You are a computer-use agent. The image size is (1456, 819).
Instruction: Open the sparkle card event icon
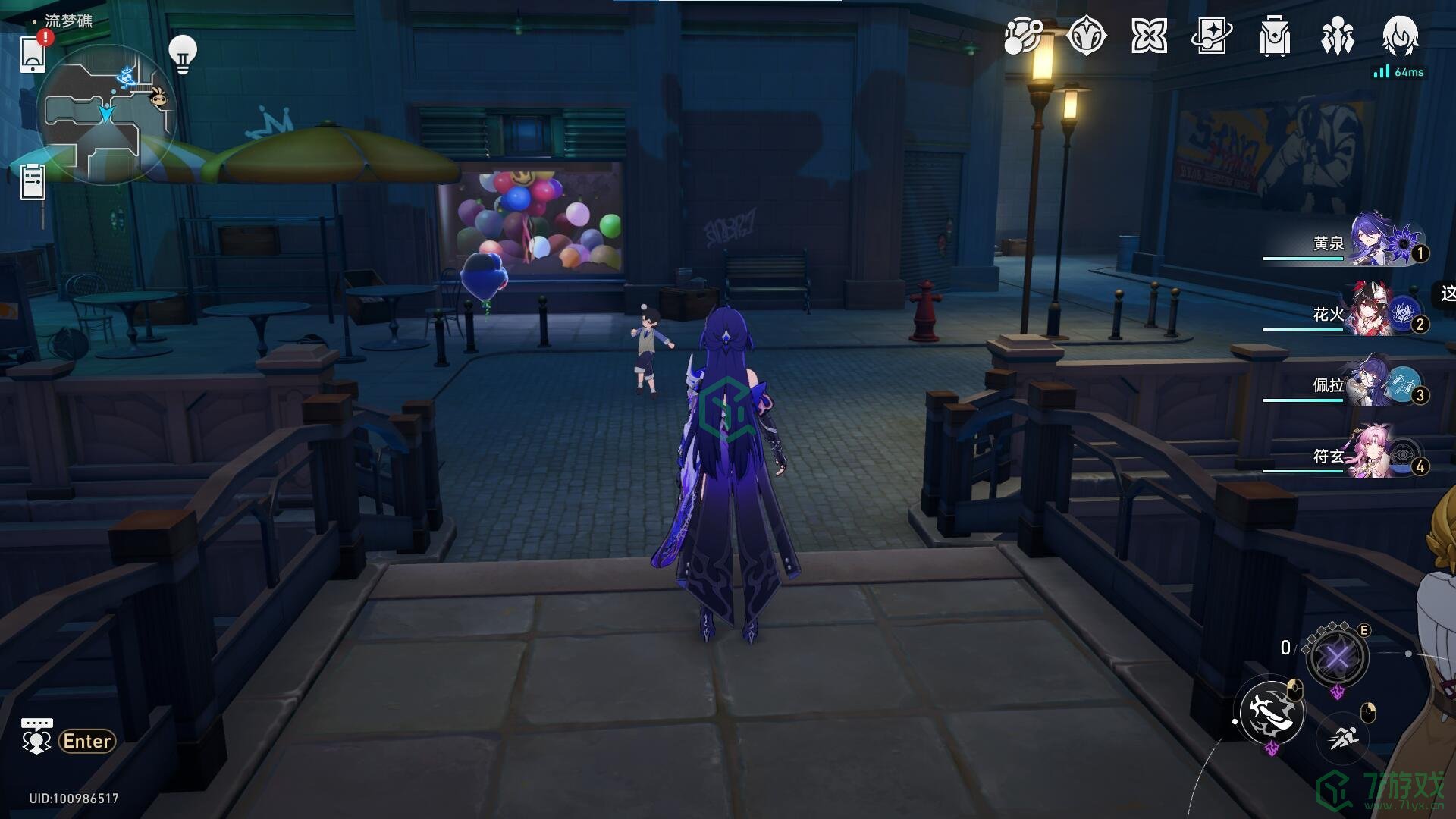coord(1212,36)
